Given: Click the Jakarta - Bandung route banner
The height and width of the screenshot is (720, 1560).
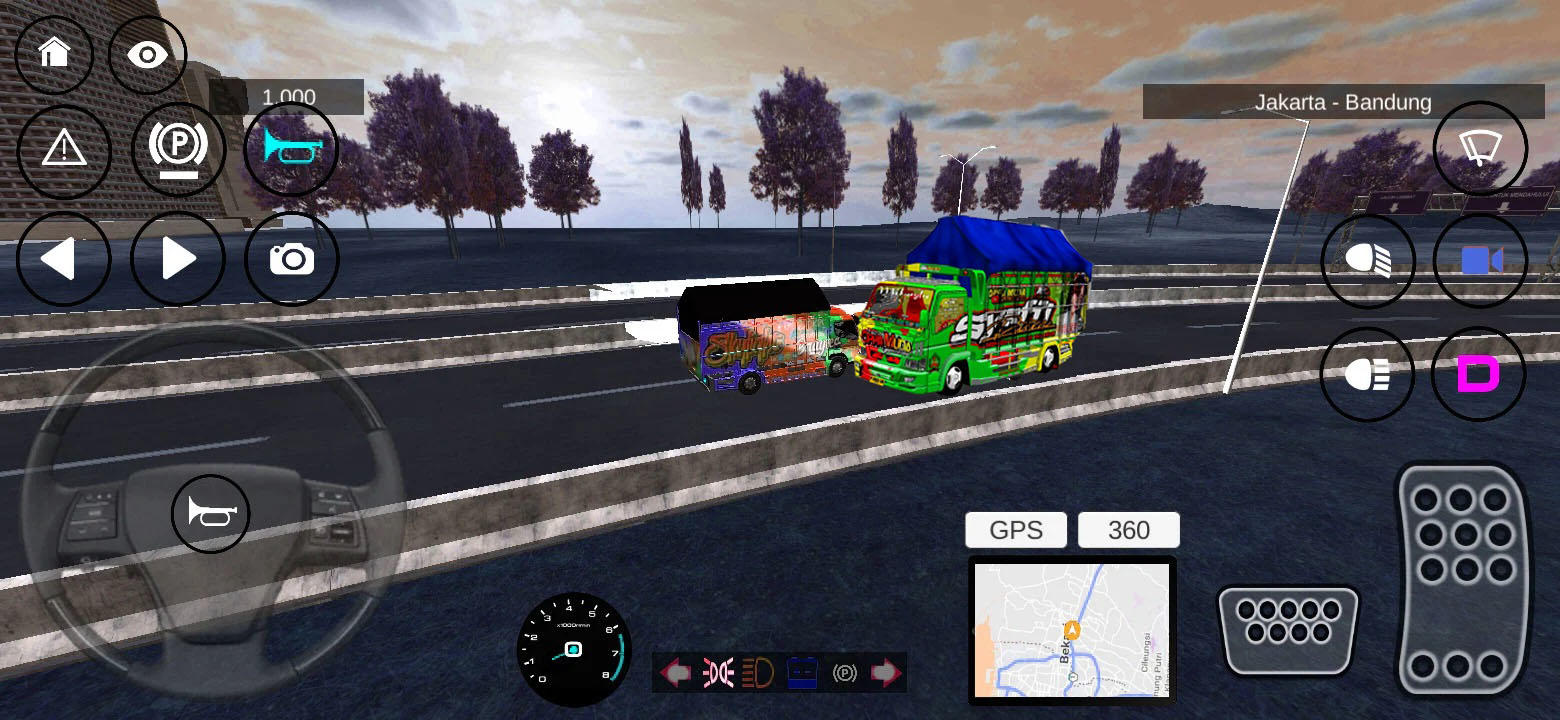Looking at the screenshot, I should pos(1345,102).
